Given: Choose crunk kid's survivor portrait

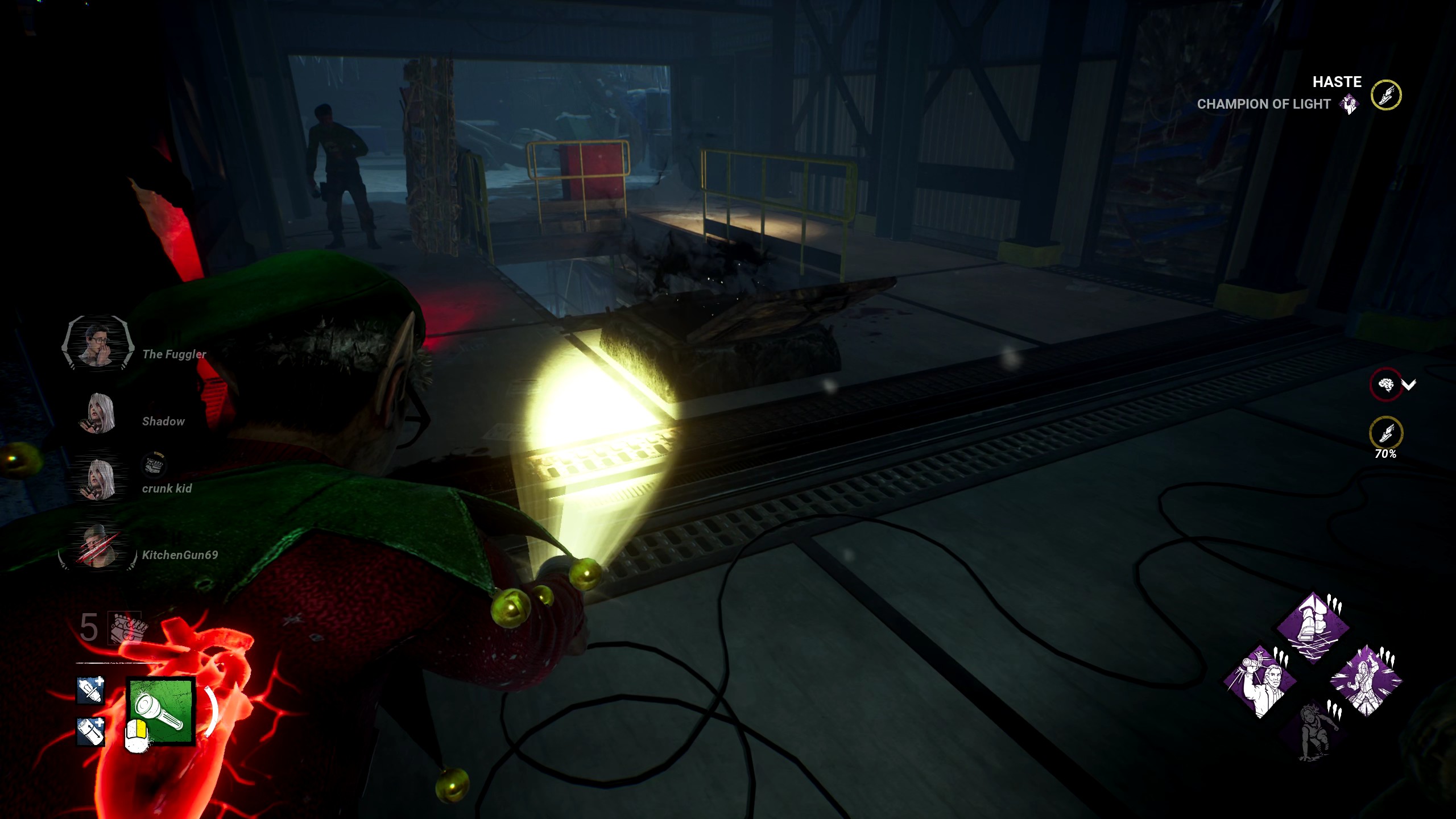Looking at the screenshot, I should pos(99,479).
